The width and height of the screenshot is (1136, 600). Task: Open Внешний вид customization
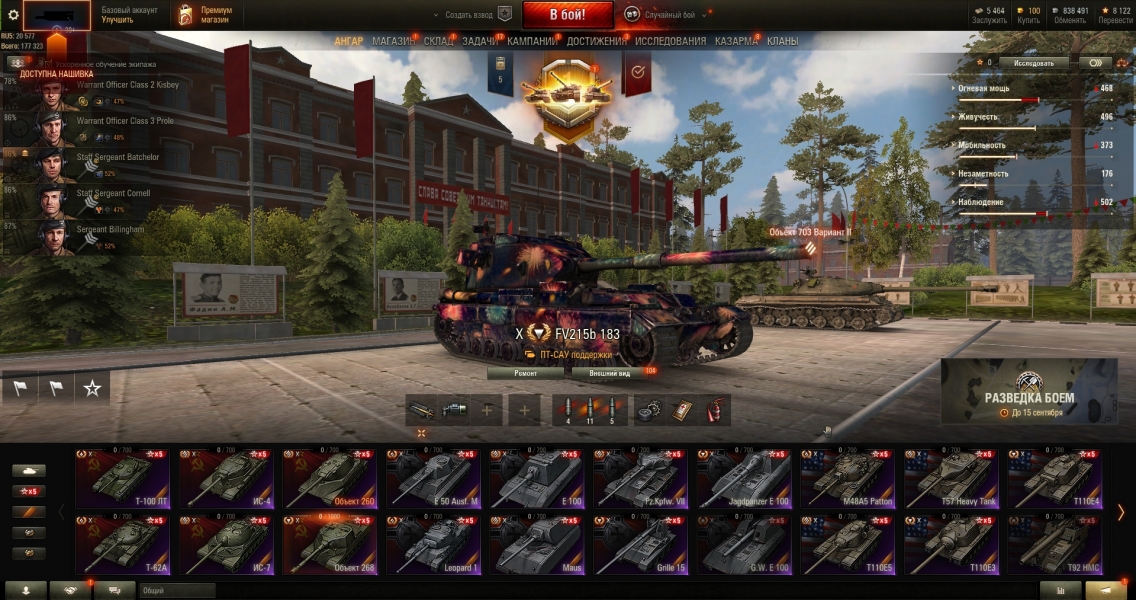(610, 373)
